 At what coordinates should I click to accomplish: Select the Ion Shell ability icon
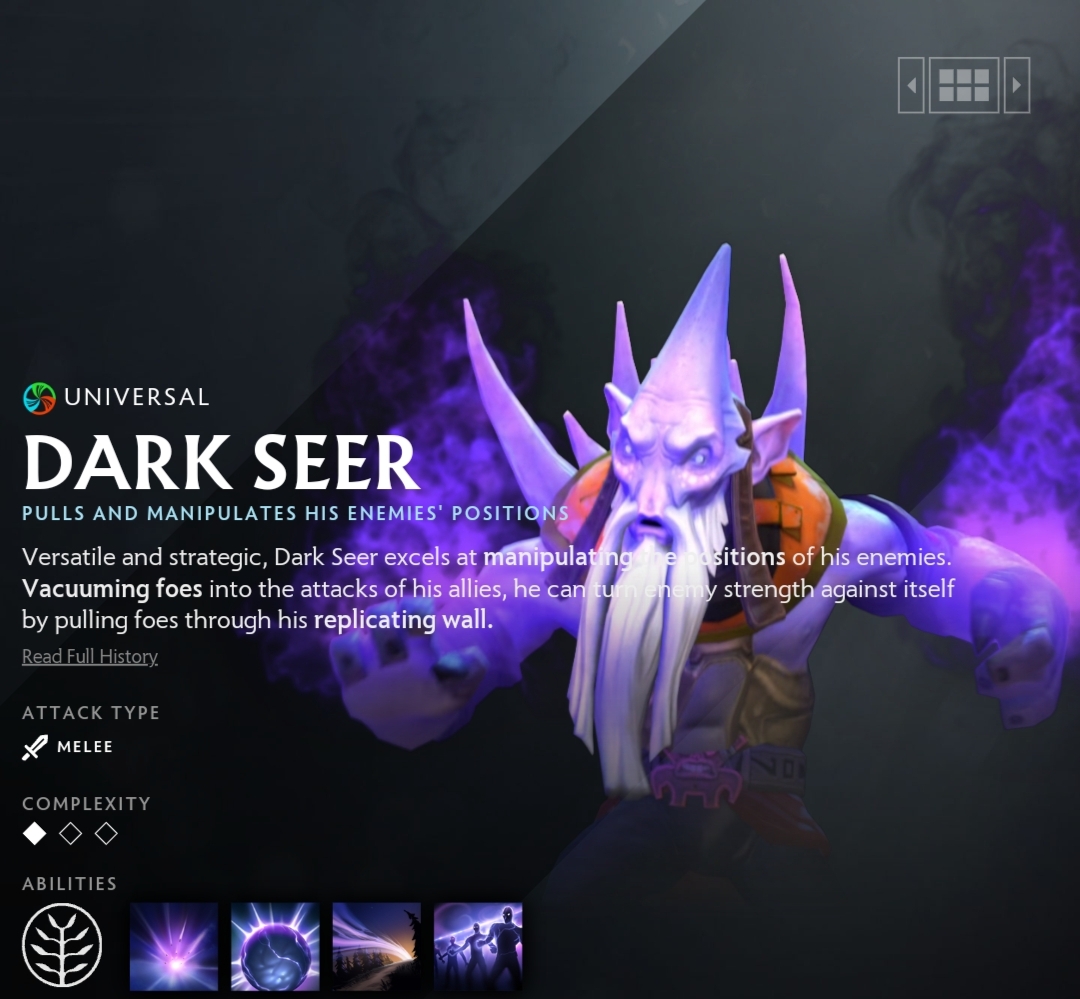(x=275, y=946)
